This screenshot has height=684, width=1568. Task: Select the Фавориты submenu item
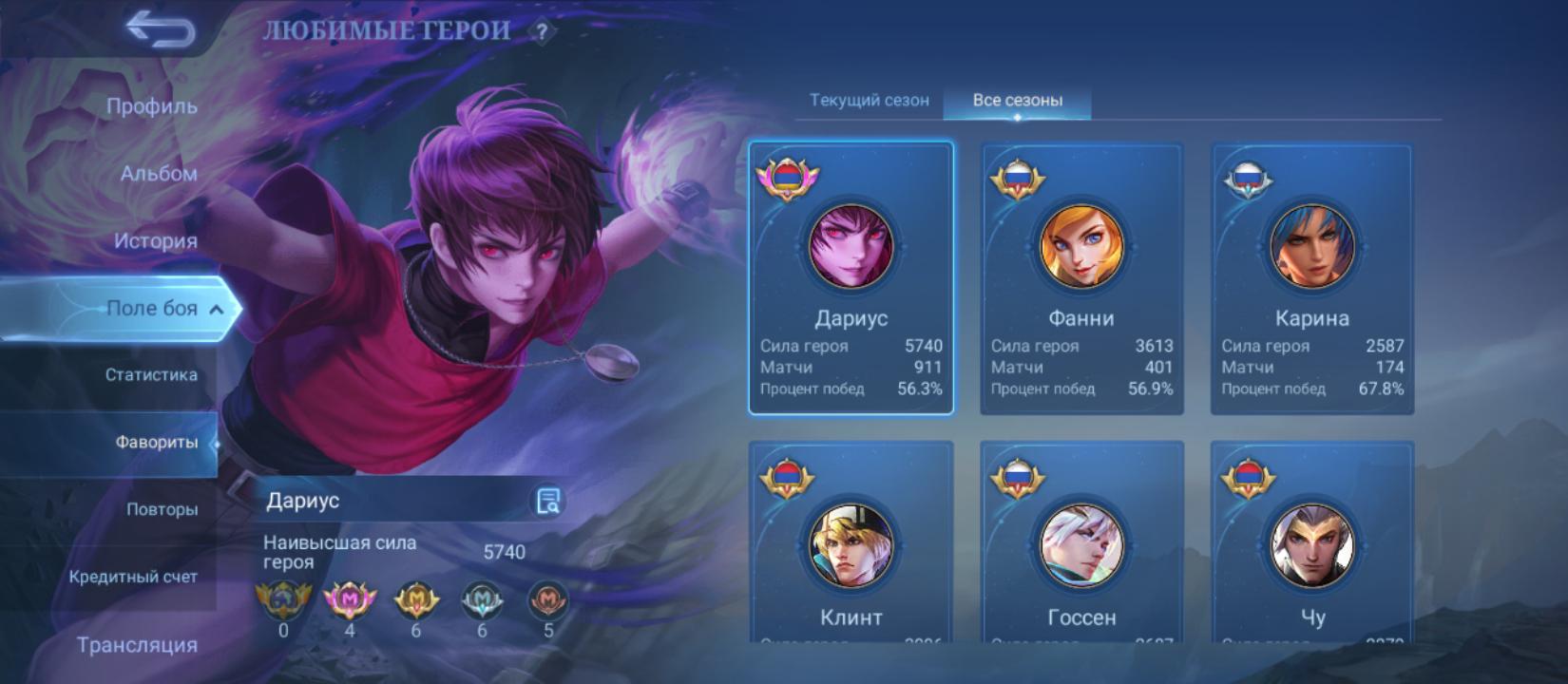click(156, 443)
